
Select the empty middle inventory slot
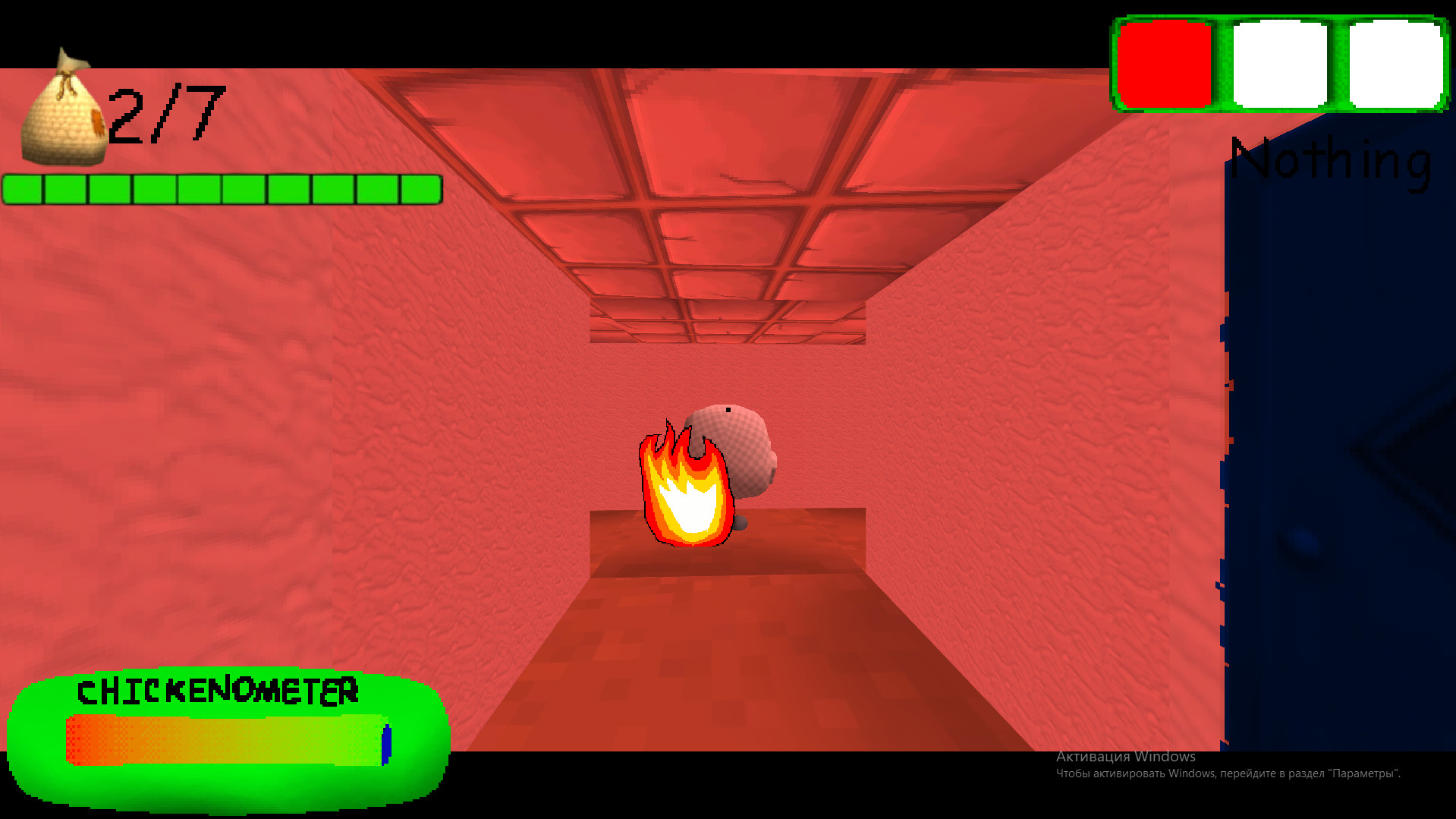click(x=1278, y=65)
